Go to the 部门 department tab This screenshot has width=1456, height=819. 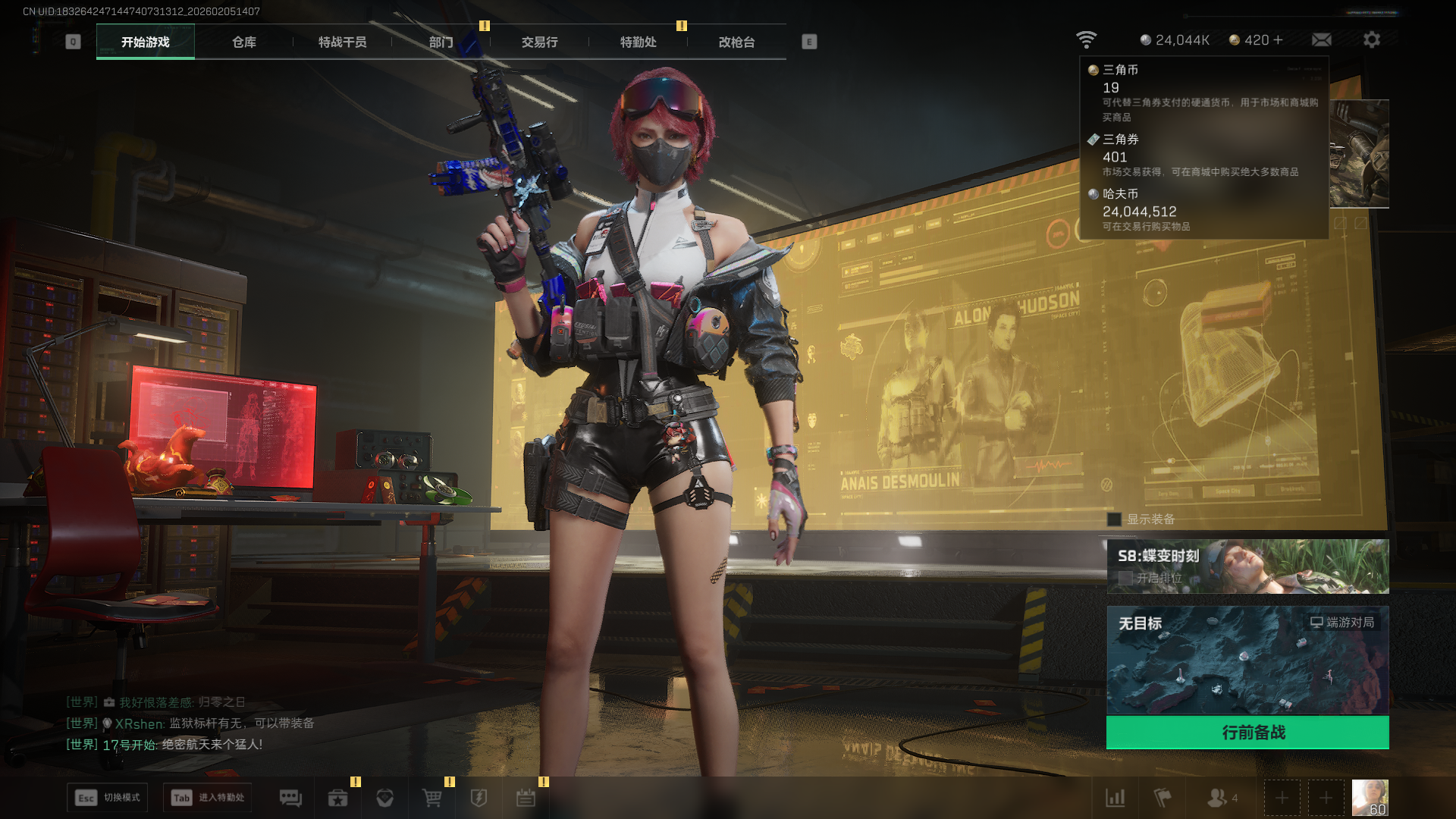pos(441,42)
